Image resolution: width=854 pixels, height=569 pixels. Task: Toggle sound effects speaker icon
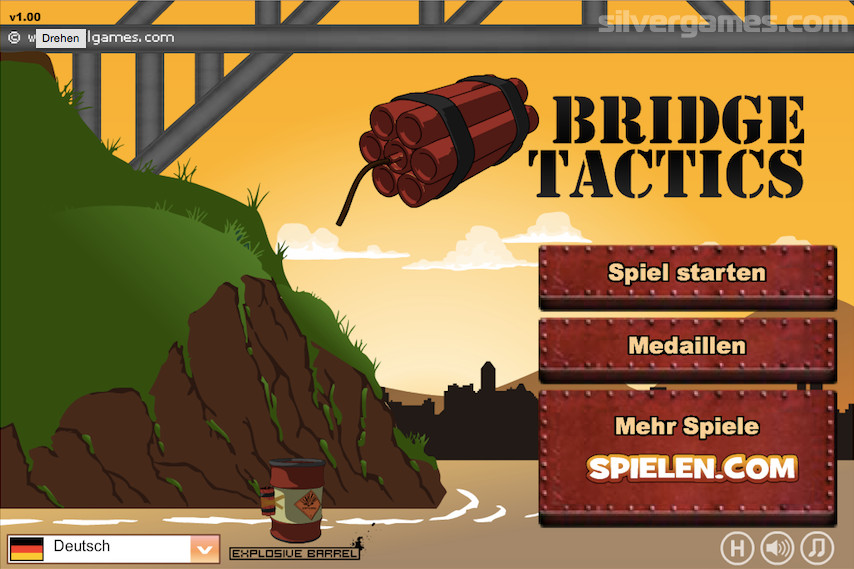777,547
